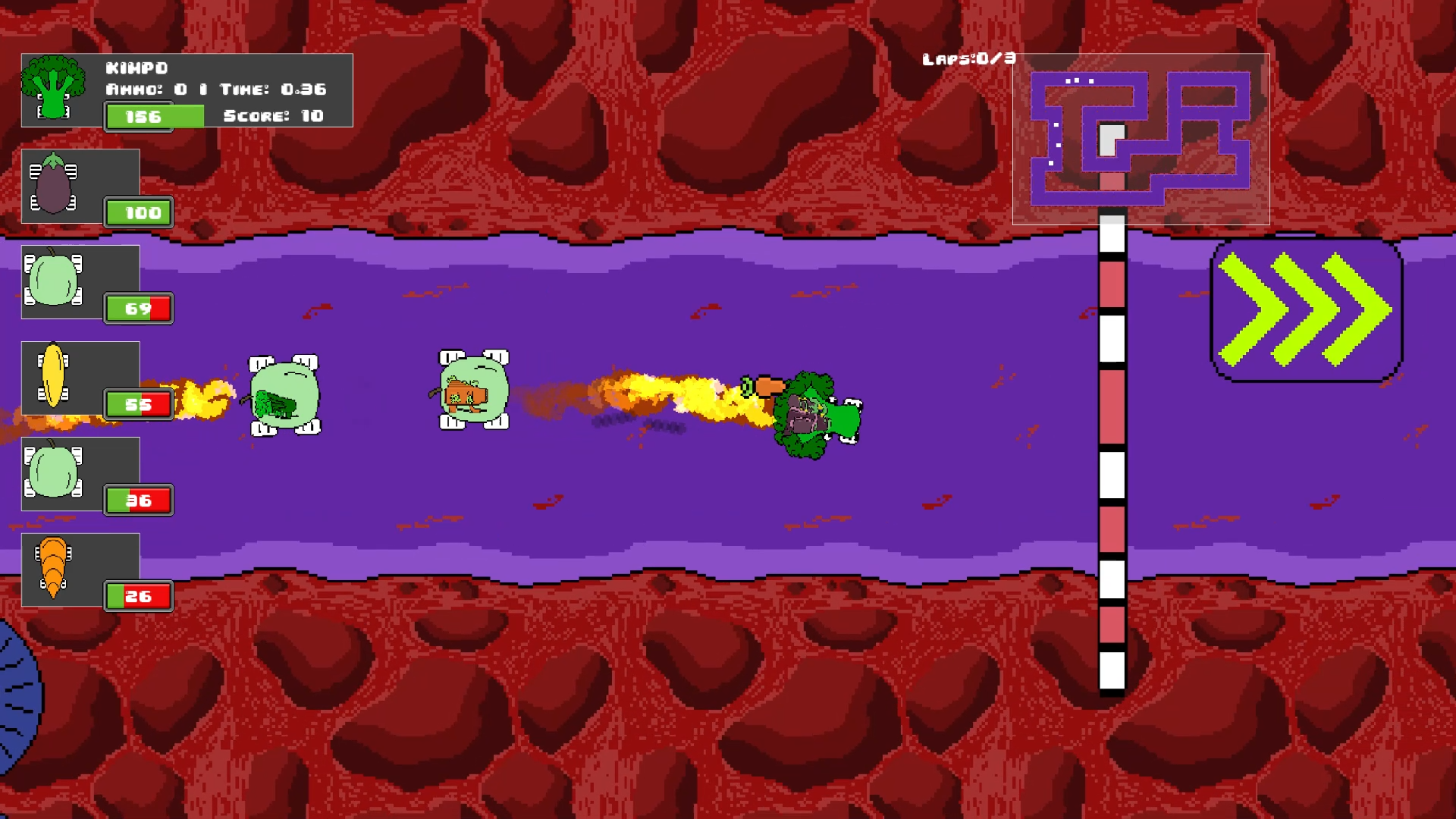
Task: Click the lower green apple racer portrait
Action: (x=53, y=472)
